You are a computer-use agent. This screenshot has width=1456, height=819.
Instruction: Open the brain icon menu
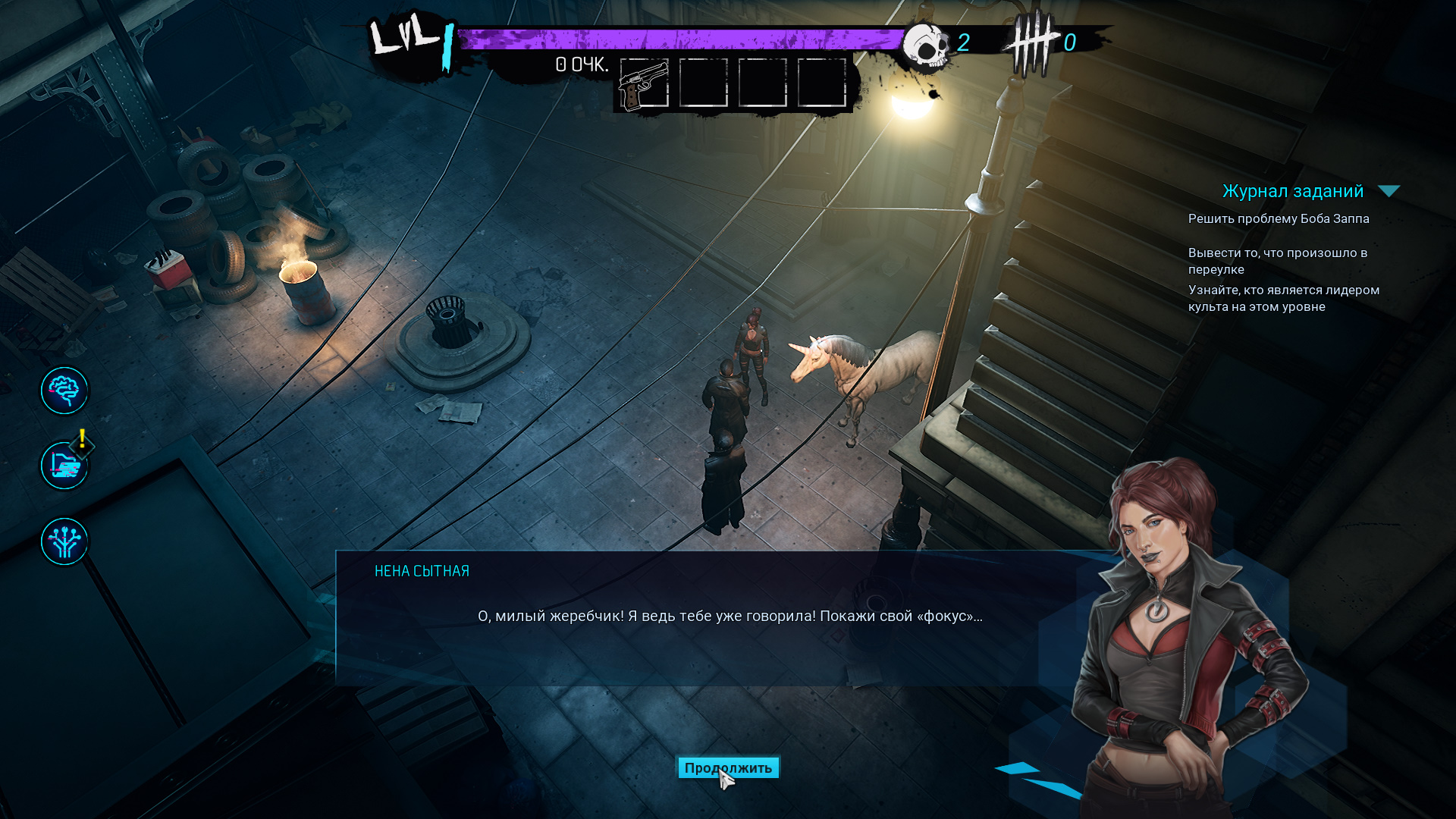pos(64,391)
